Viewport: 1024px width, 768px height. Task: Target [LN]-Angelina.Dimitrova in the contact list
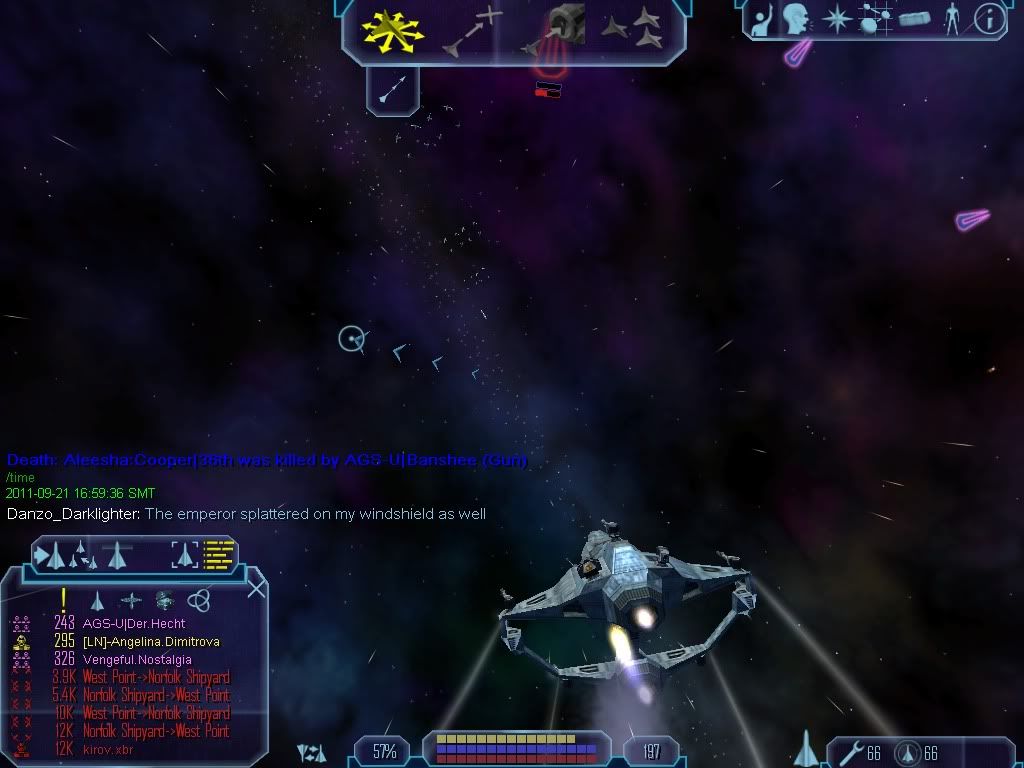point(150,642)
